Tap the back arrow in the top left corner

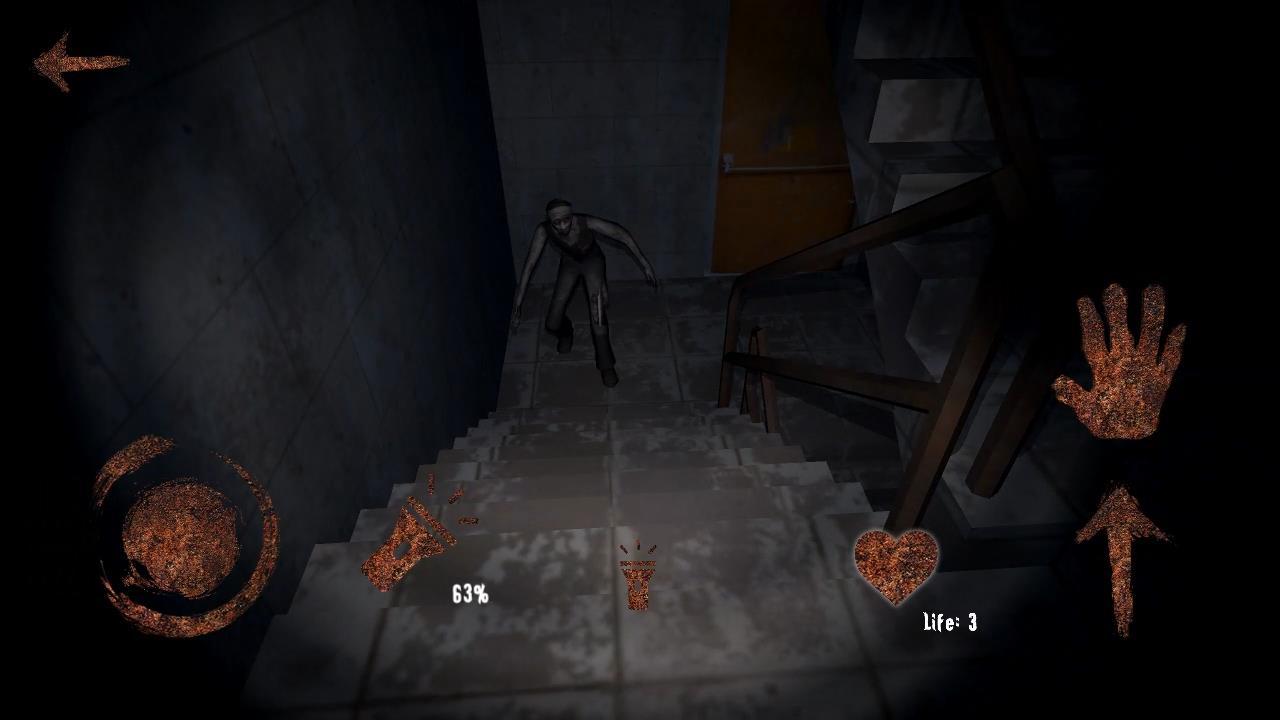point(80,62)
